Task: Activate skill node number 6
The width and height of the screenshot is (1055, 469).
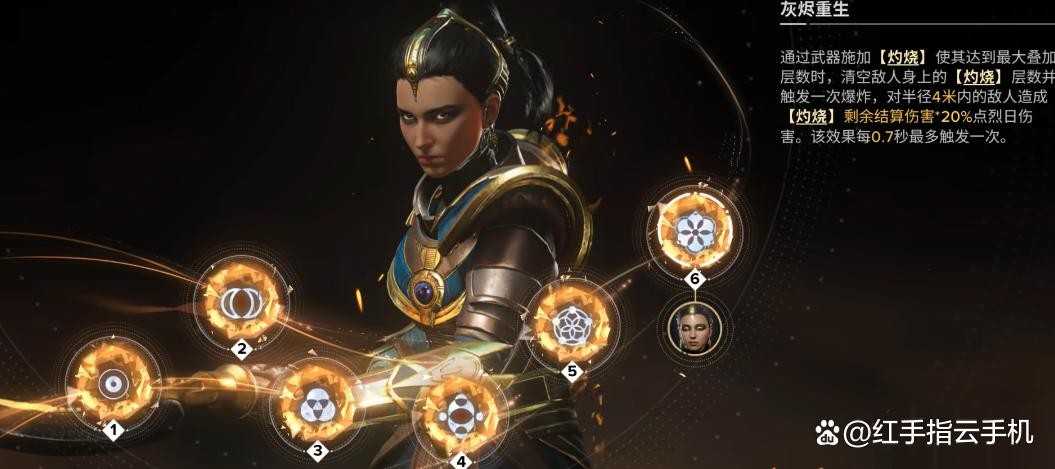Action: pyautogui.click(x=694, y=232)
